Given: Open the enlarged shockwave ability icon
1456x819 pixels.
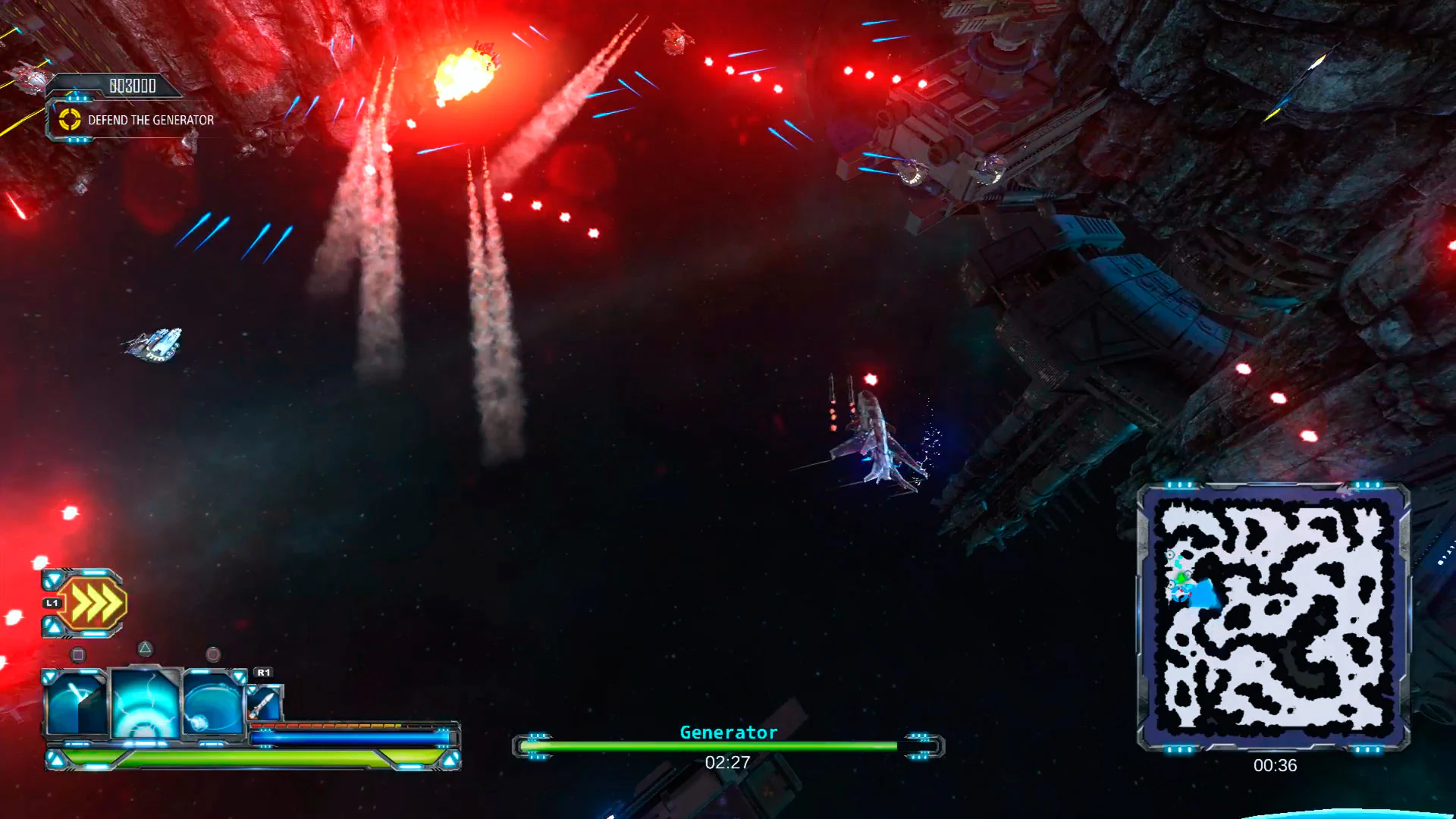Looking at the screenshot, I should coord(144,703).
